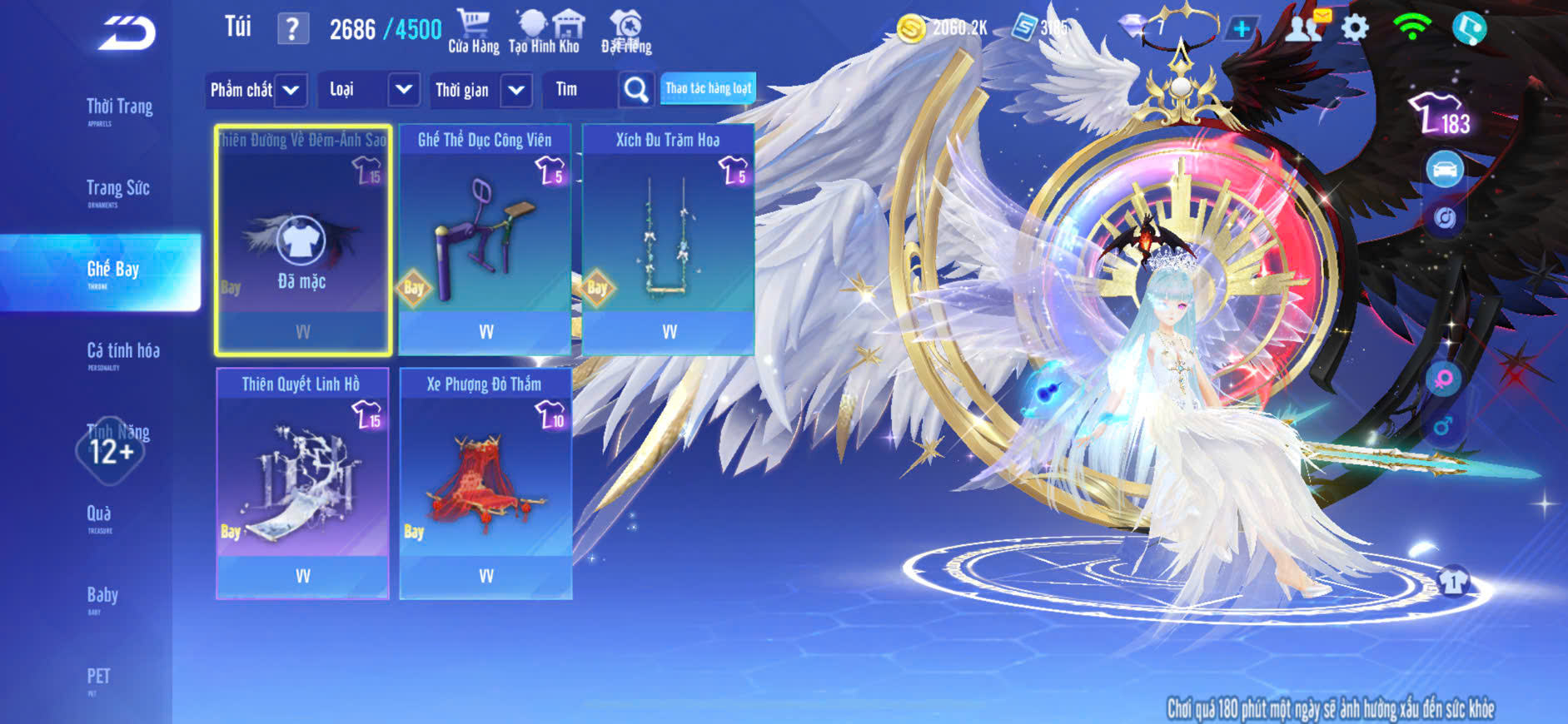Screen dimensions: 1568x724
Task: Activate Thao tác hàng loạt batch button
Action: pos(708,88)
